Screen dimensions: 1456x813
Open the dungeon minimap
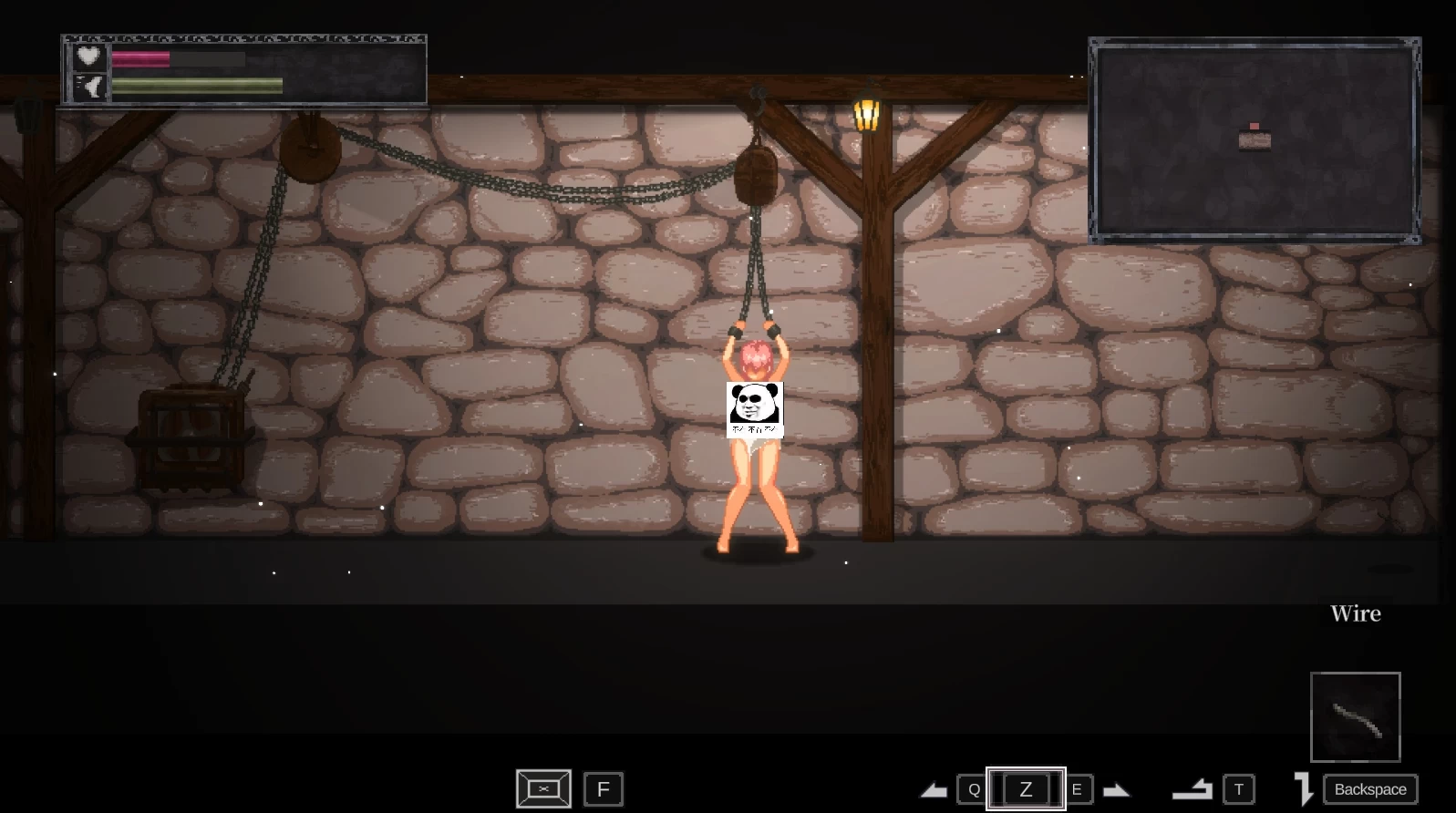click(1255, 140)
